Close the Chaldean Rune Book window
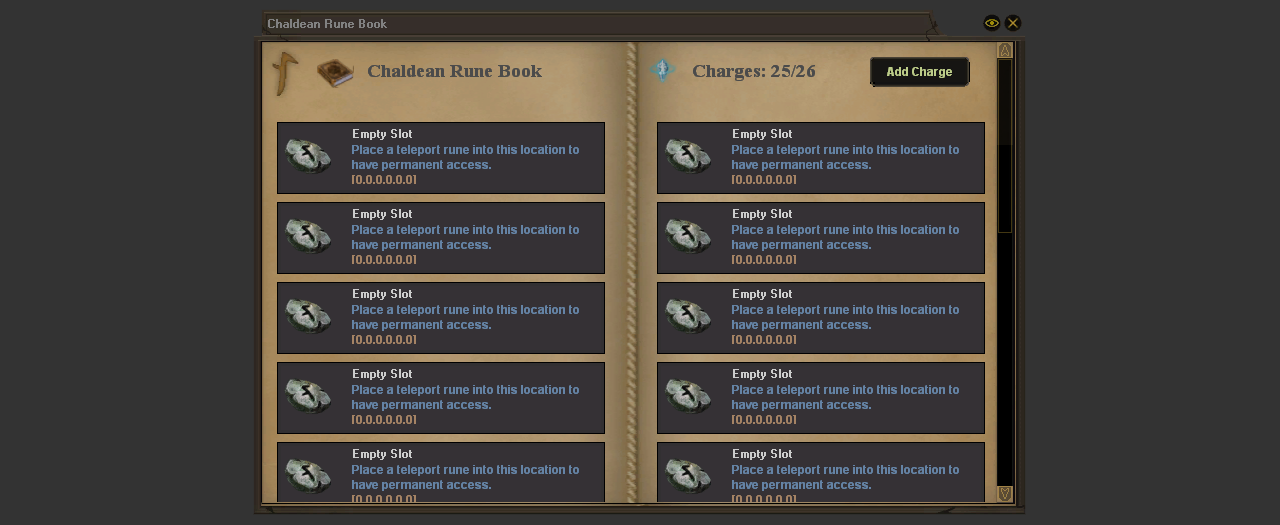This screenshot has height=525, width=1280. point(1013,23)
